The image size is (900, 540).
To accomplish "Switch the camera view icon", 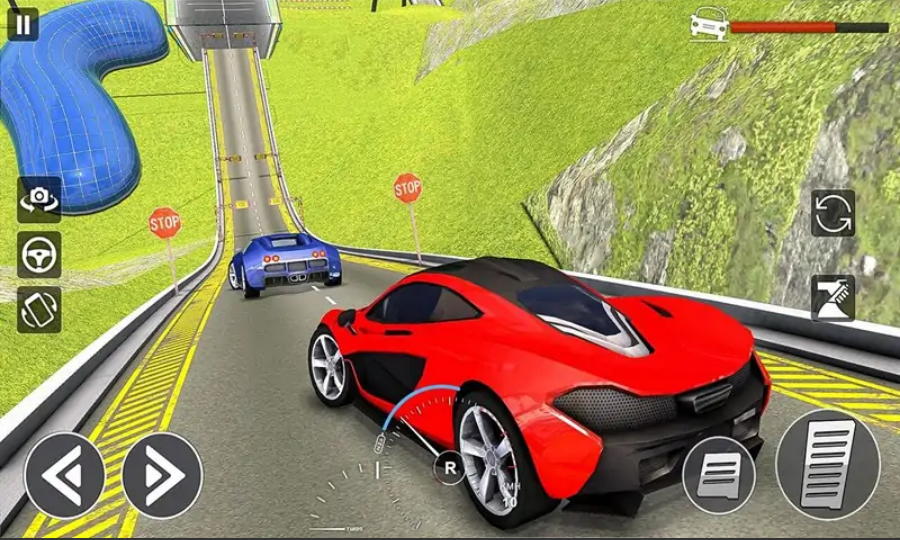I will [x=39, y=200].
